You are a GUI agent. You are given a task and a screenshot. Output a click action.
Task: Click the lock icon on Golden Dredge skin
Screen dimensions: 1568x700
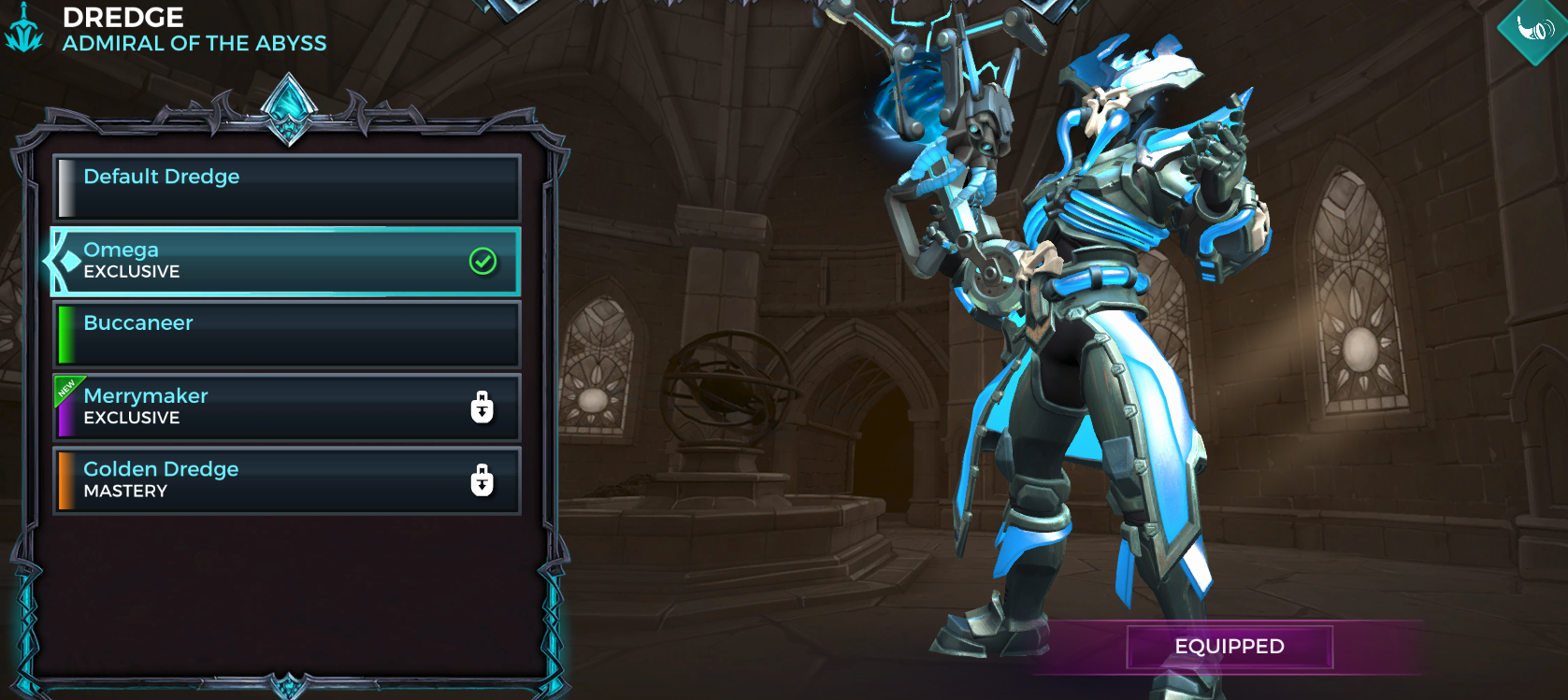coord(482,480)
